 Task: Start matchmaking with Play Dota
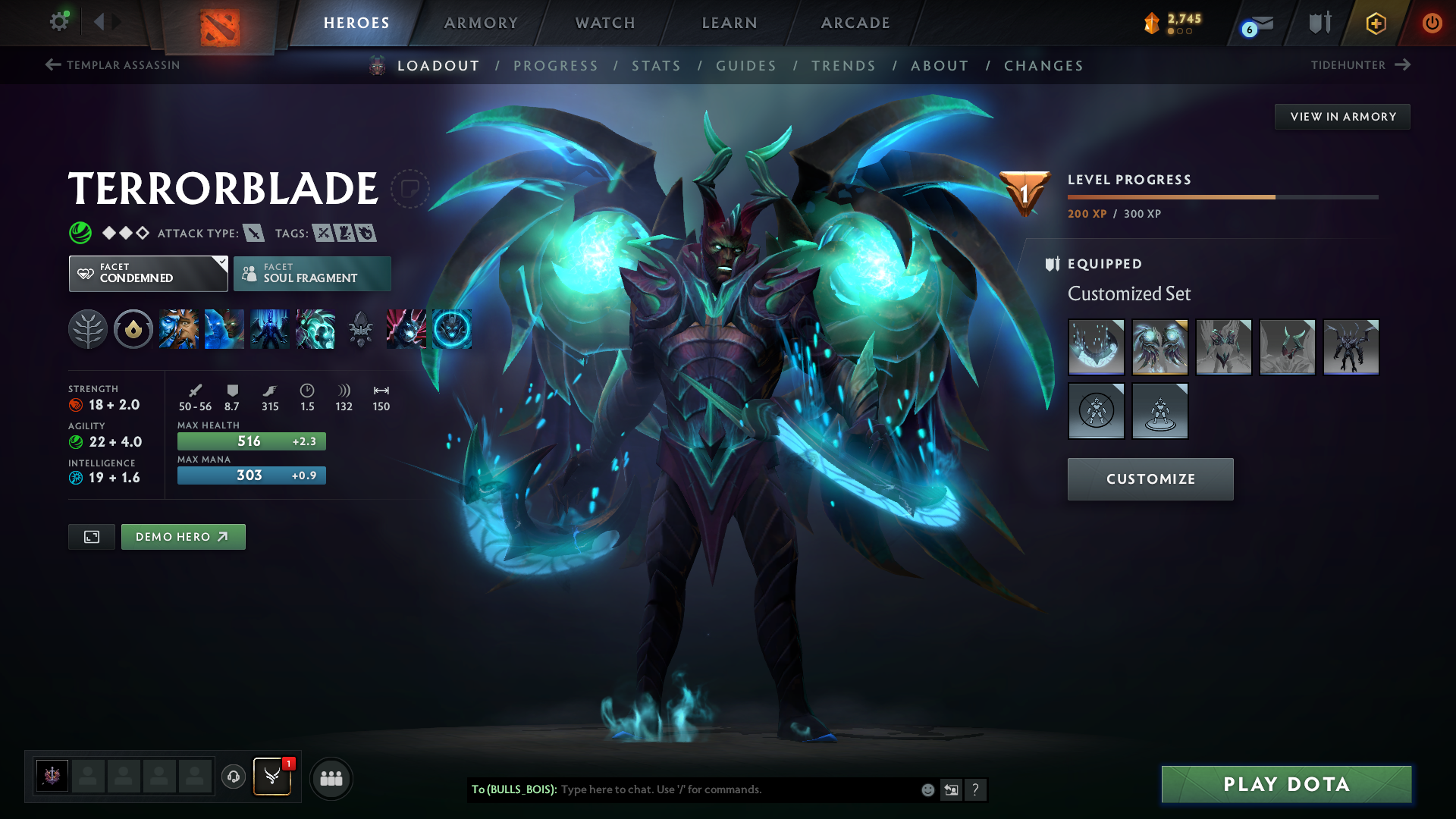pyautogui.click(x=1286, y=784)
